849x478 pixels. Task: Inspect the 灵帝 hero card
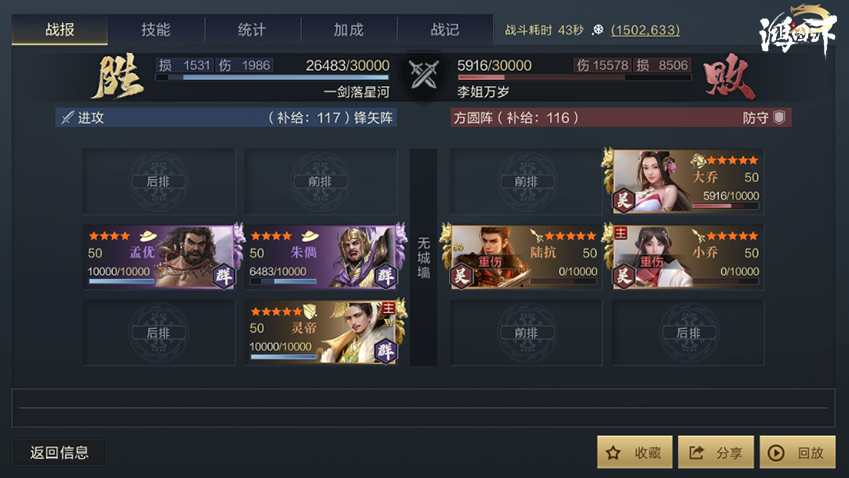[322, 332]
